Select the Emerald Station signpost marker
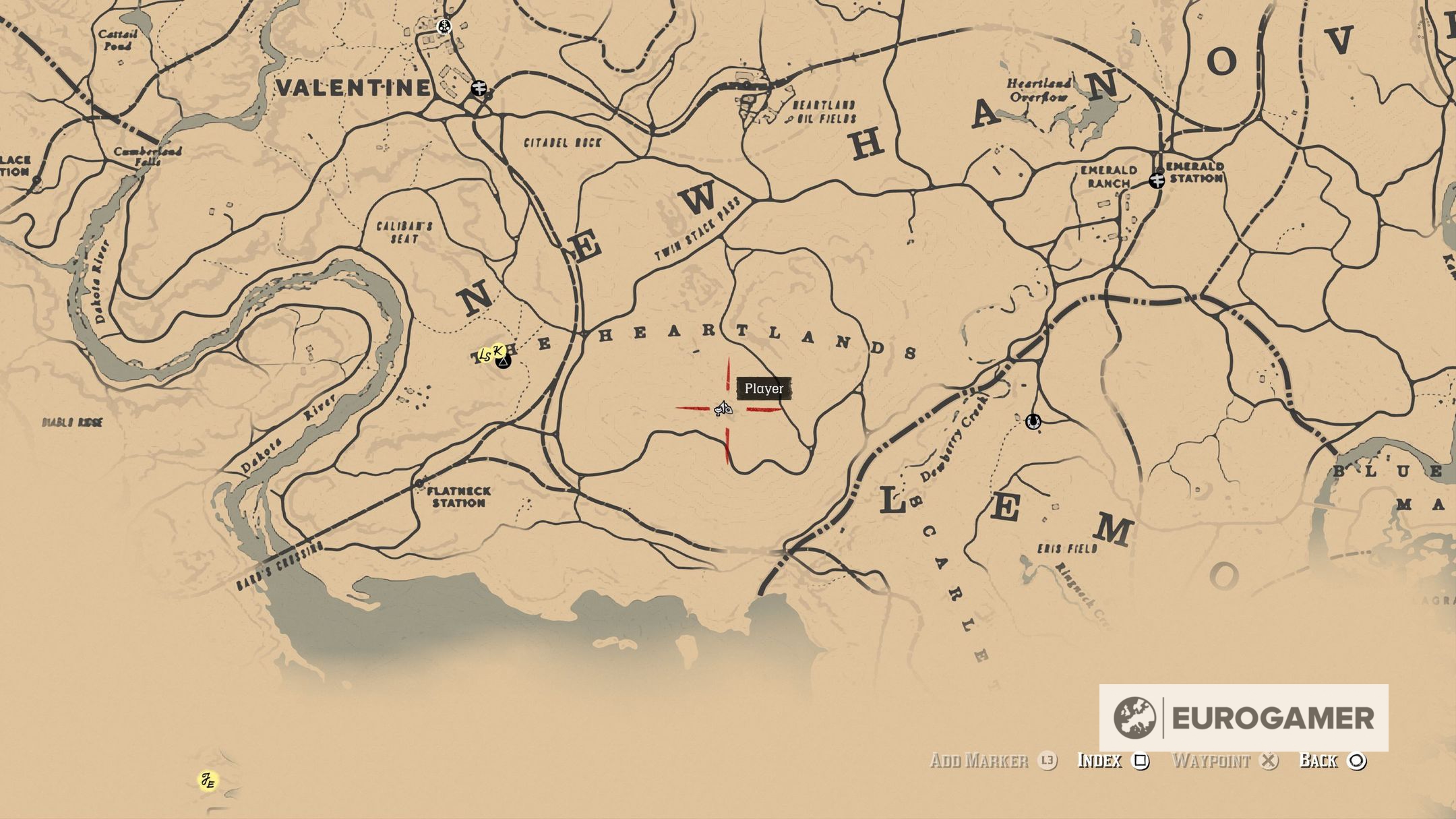 (1157, 180)
